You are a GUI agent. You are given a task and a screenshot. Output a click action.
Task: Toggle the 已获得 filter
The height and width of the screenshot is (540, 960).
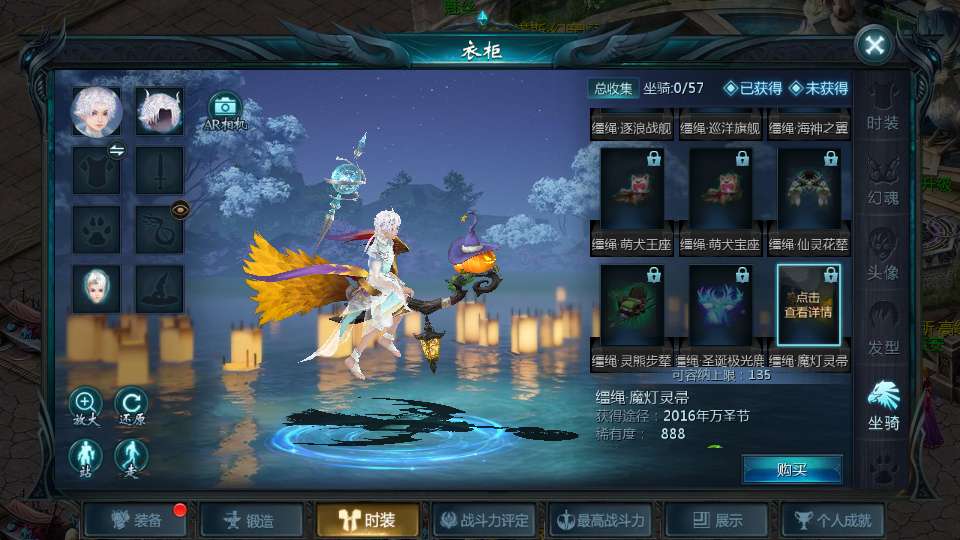pos(753,89)
